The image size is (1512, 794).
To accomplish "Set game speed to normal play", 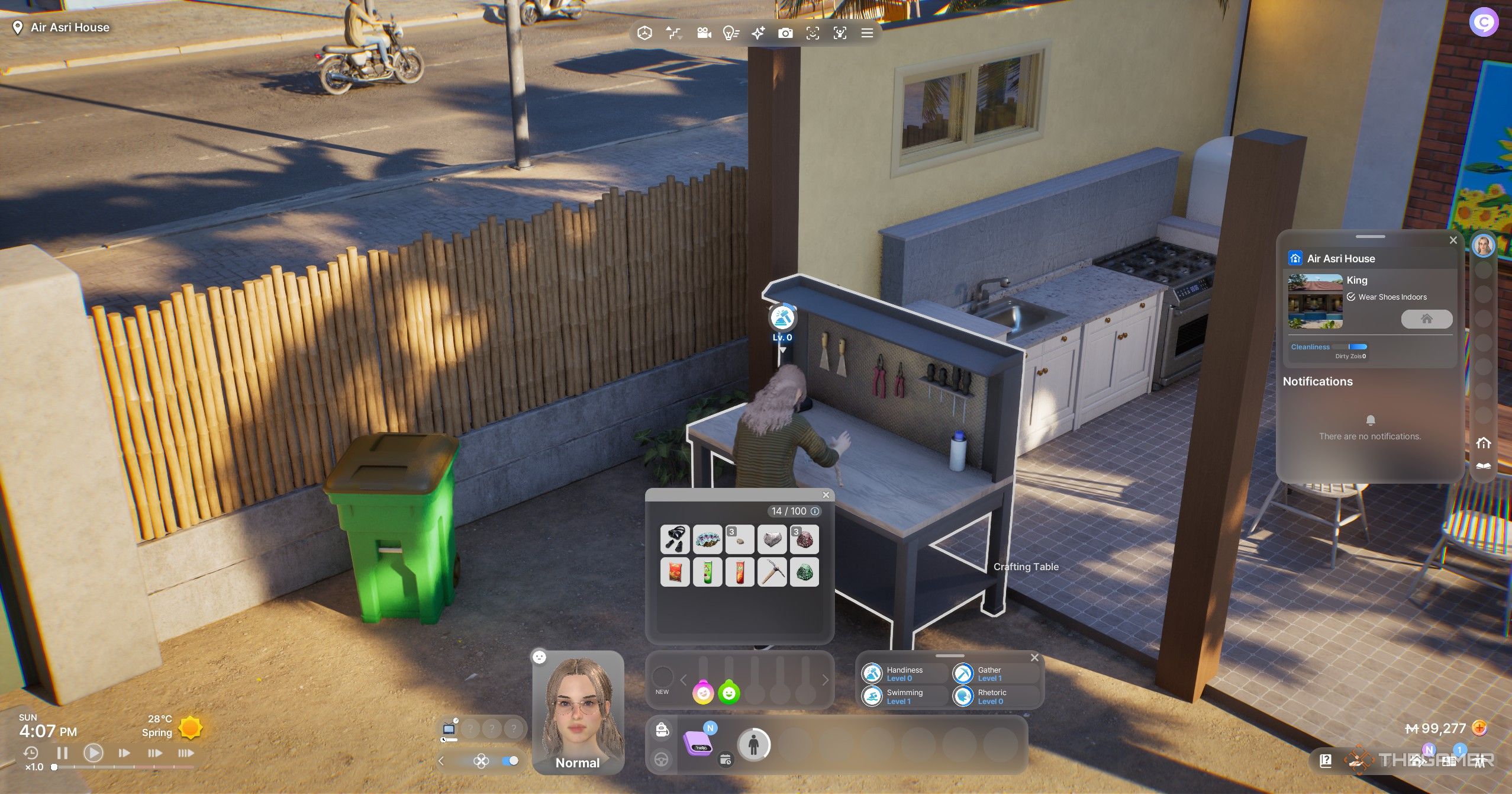I will 93,753.
